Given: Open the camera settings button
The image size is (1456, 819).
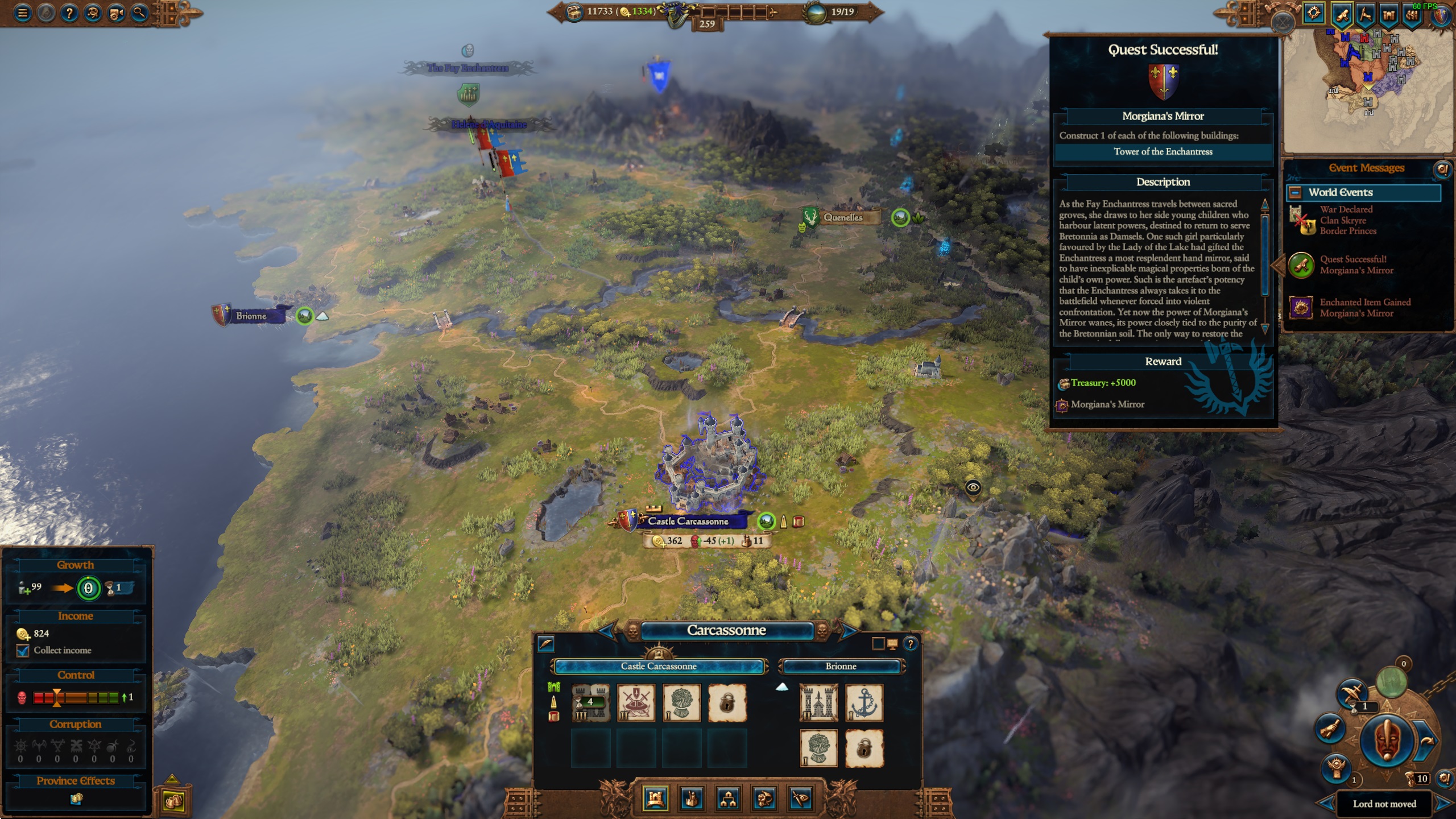Looking at the screenshot, I should pos(117,13).
